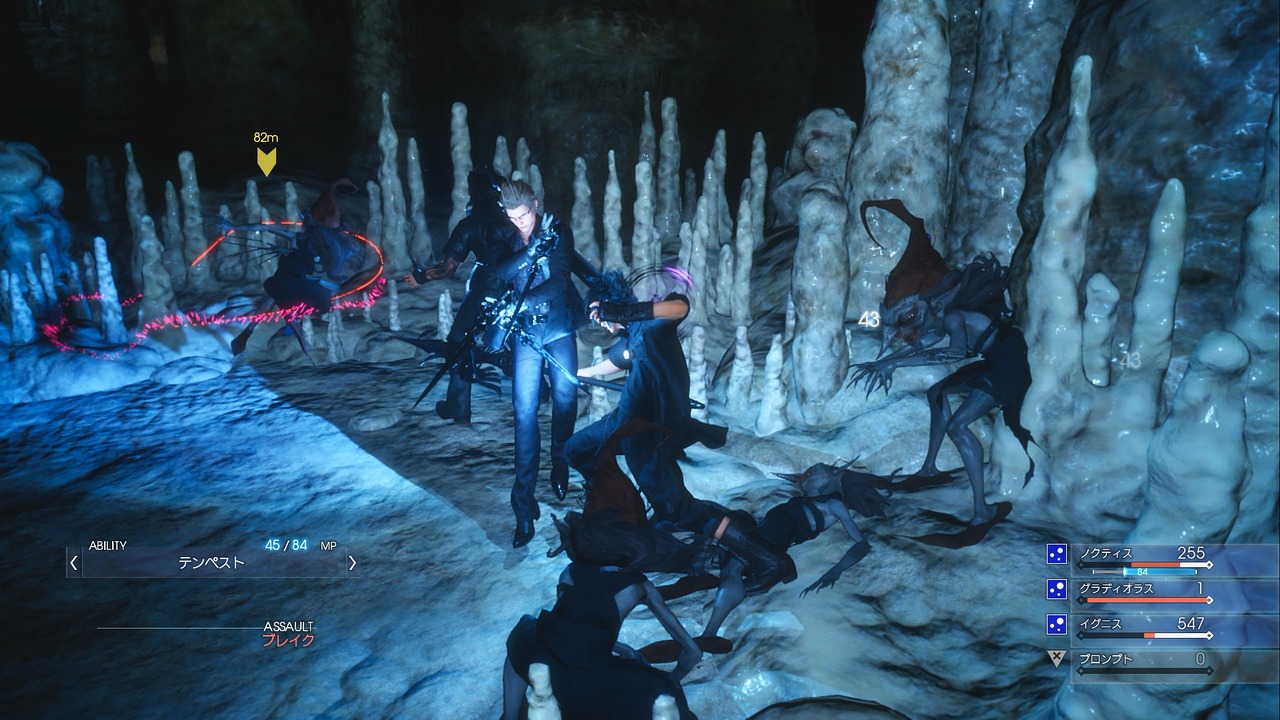
Task: Click Ignis's blue status icon
Action: pyautogui.click(x=1056, y=624)
